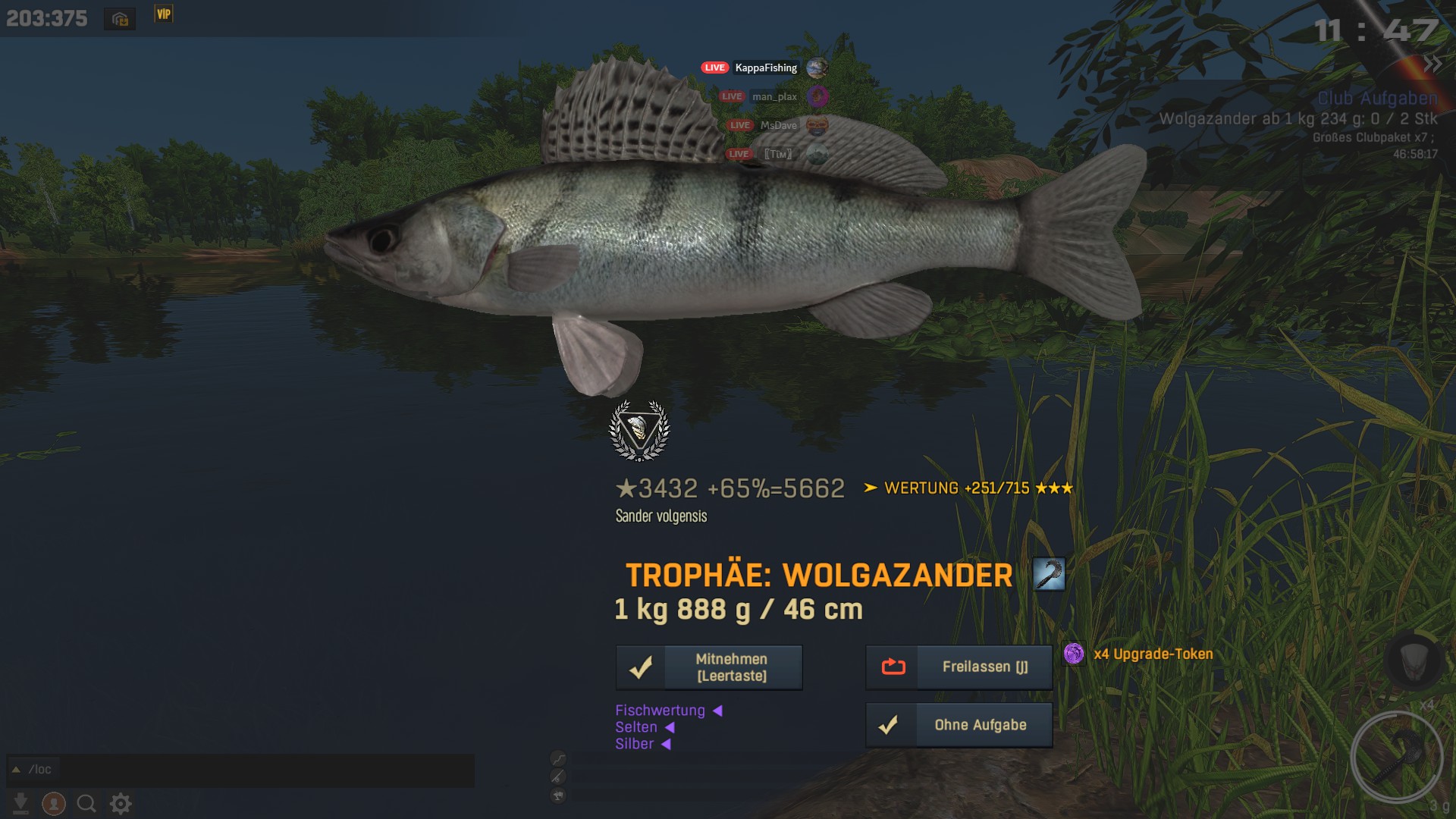Viewport: 1456px width, 819px height.
Task: Expand the chat with the triangle arrow
Action: tap(16, 770)
